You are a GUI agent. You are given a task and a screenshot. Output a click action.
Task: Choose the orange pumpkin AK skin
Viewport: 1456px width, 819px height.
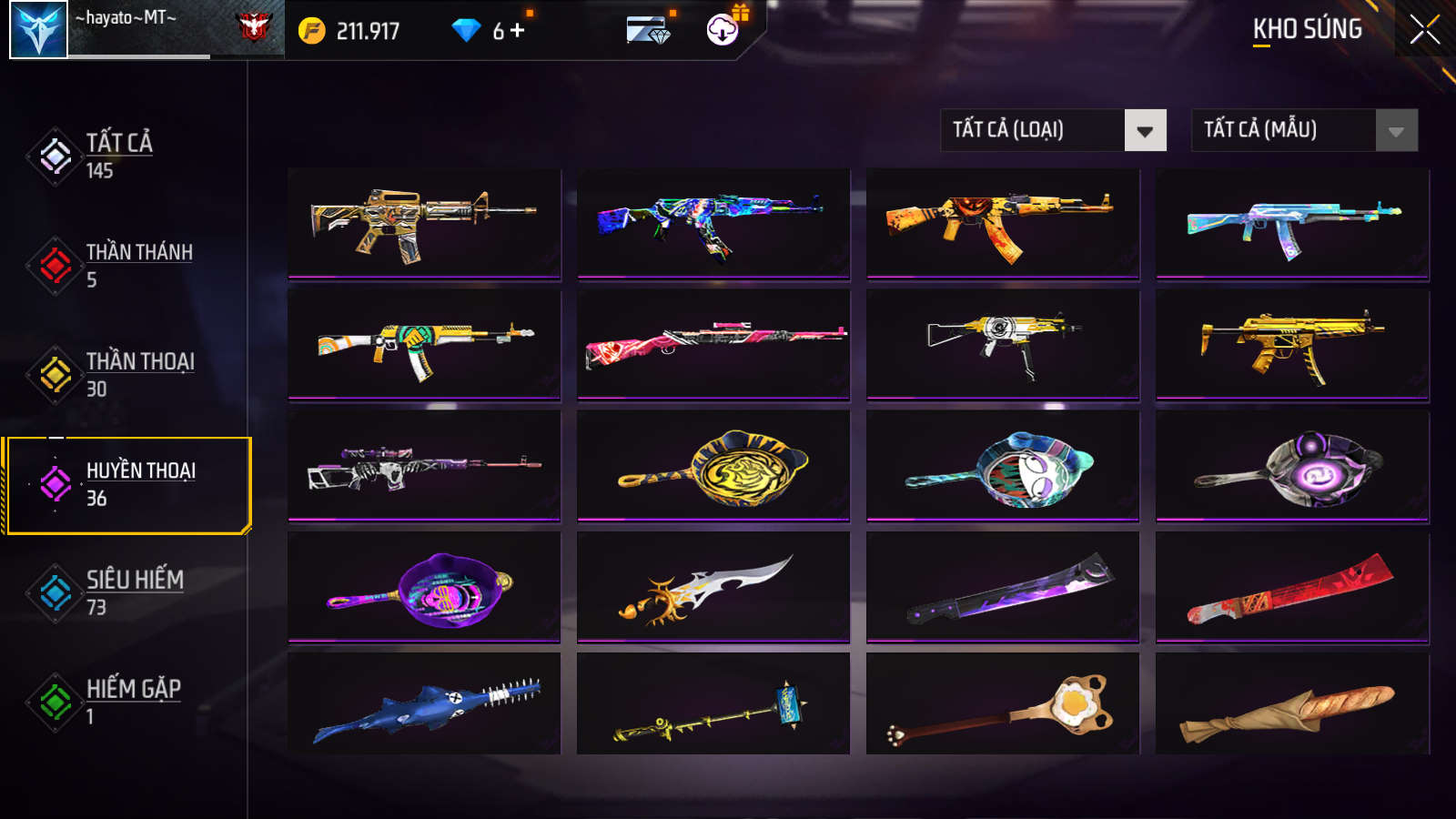point(1003,223)
